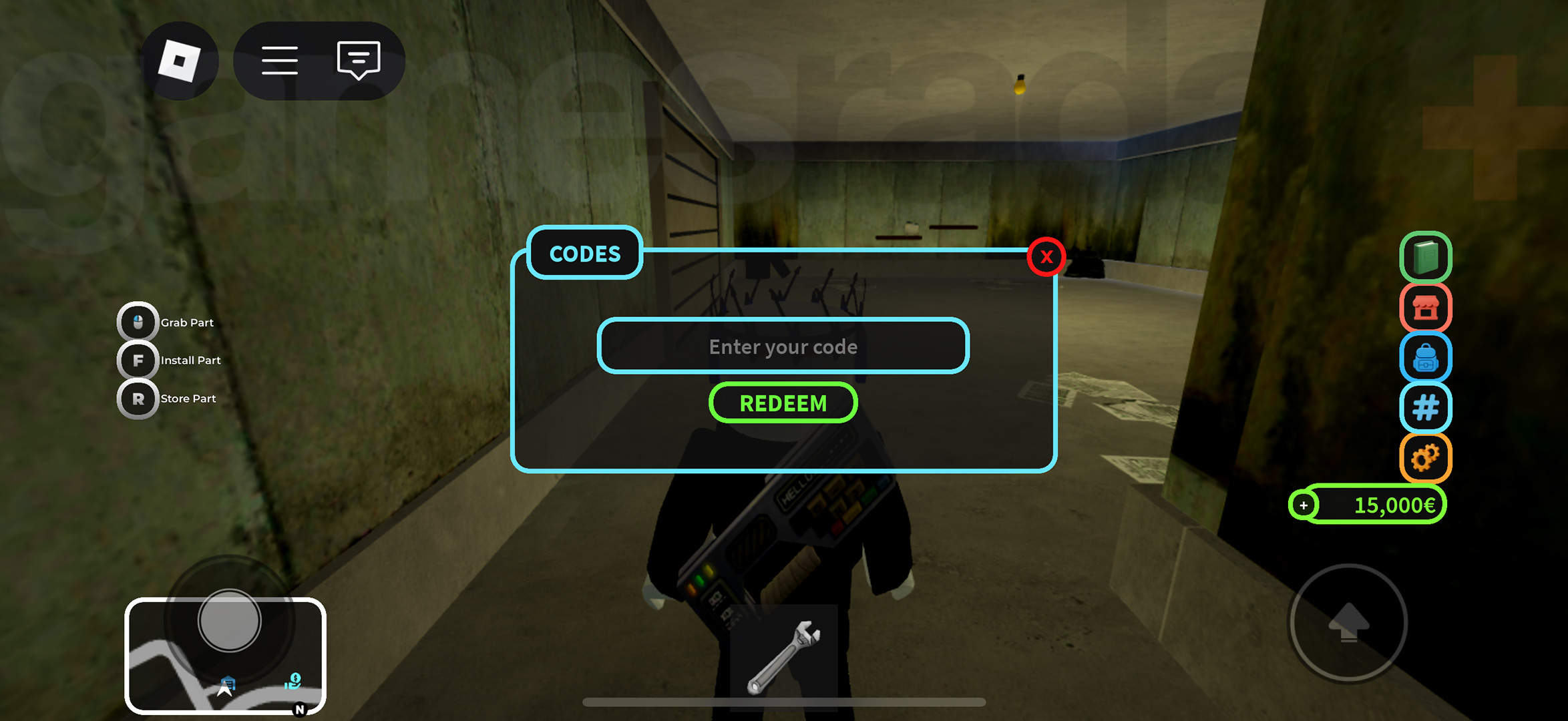The height and width of the screenshot is (721, 1568).
Task: Click the REDEEM button
Action: tap(783, 403)
